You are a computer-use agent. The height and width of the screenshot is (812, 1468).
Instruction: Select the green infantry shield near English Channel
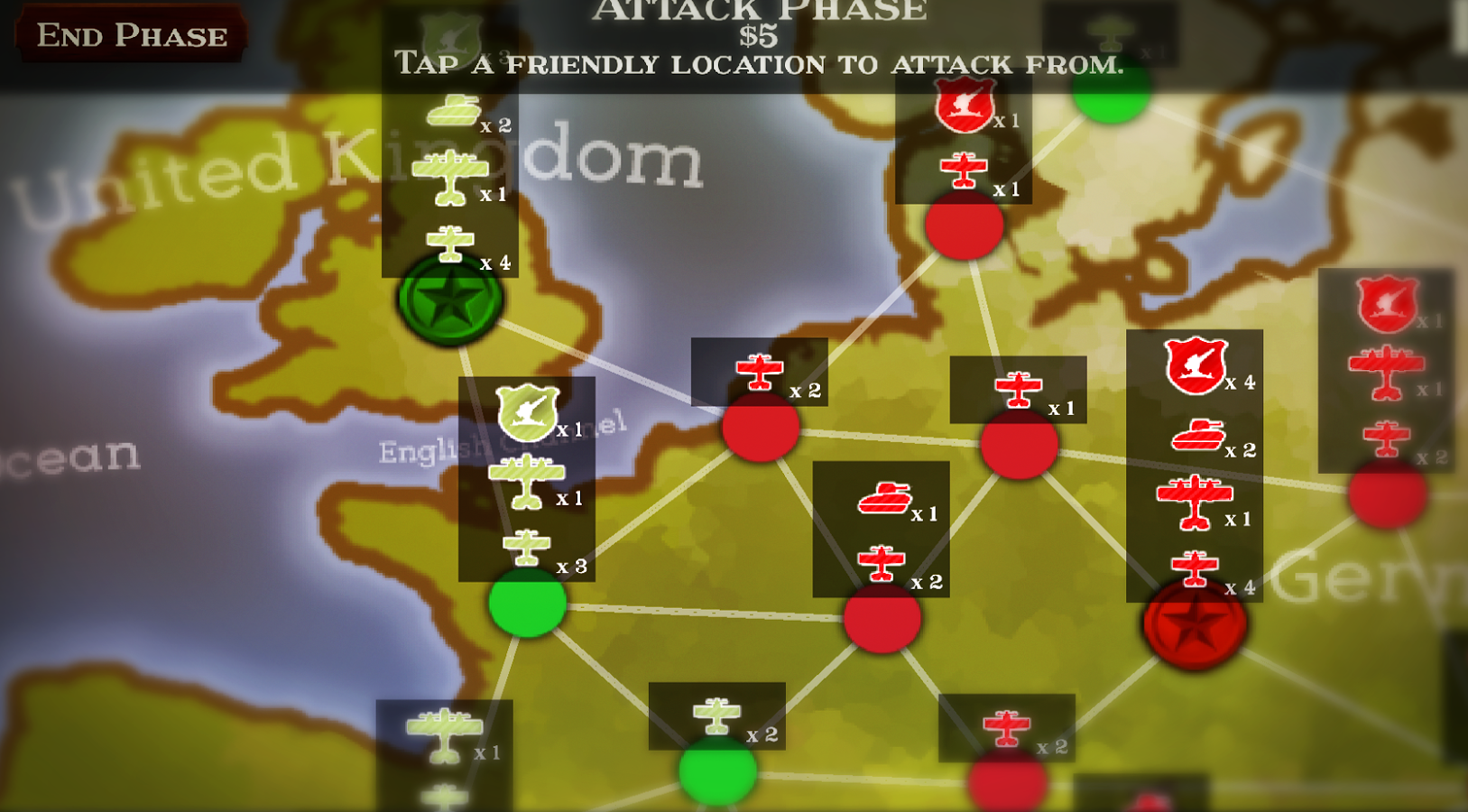[x=528, y=411]
